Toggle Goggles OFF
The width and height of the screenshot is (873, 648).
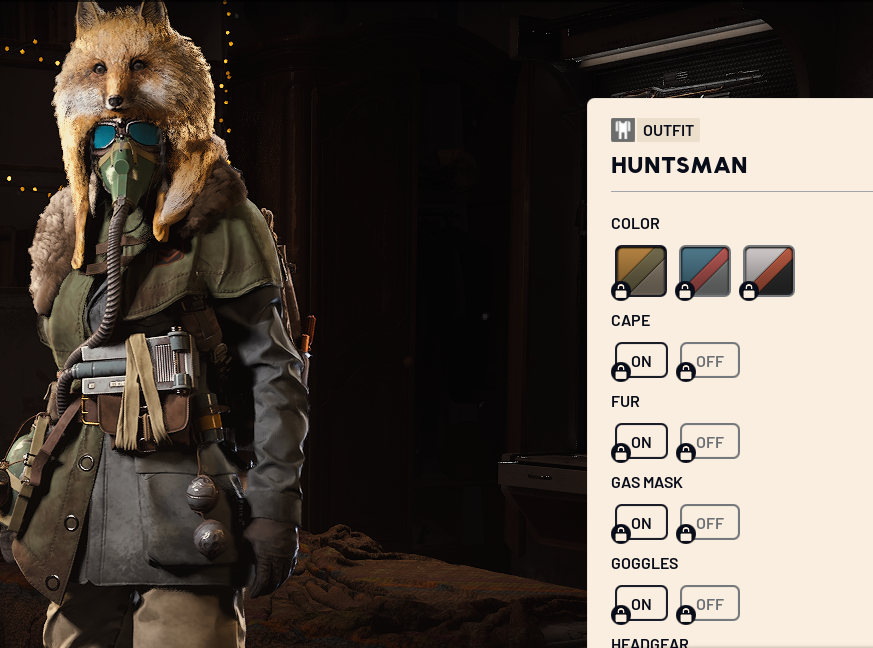click(710, 603)
